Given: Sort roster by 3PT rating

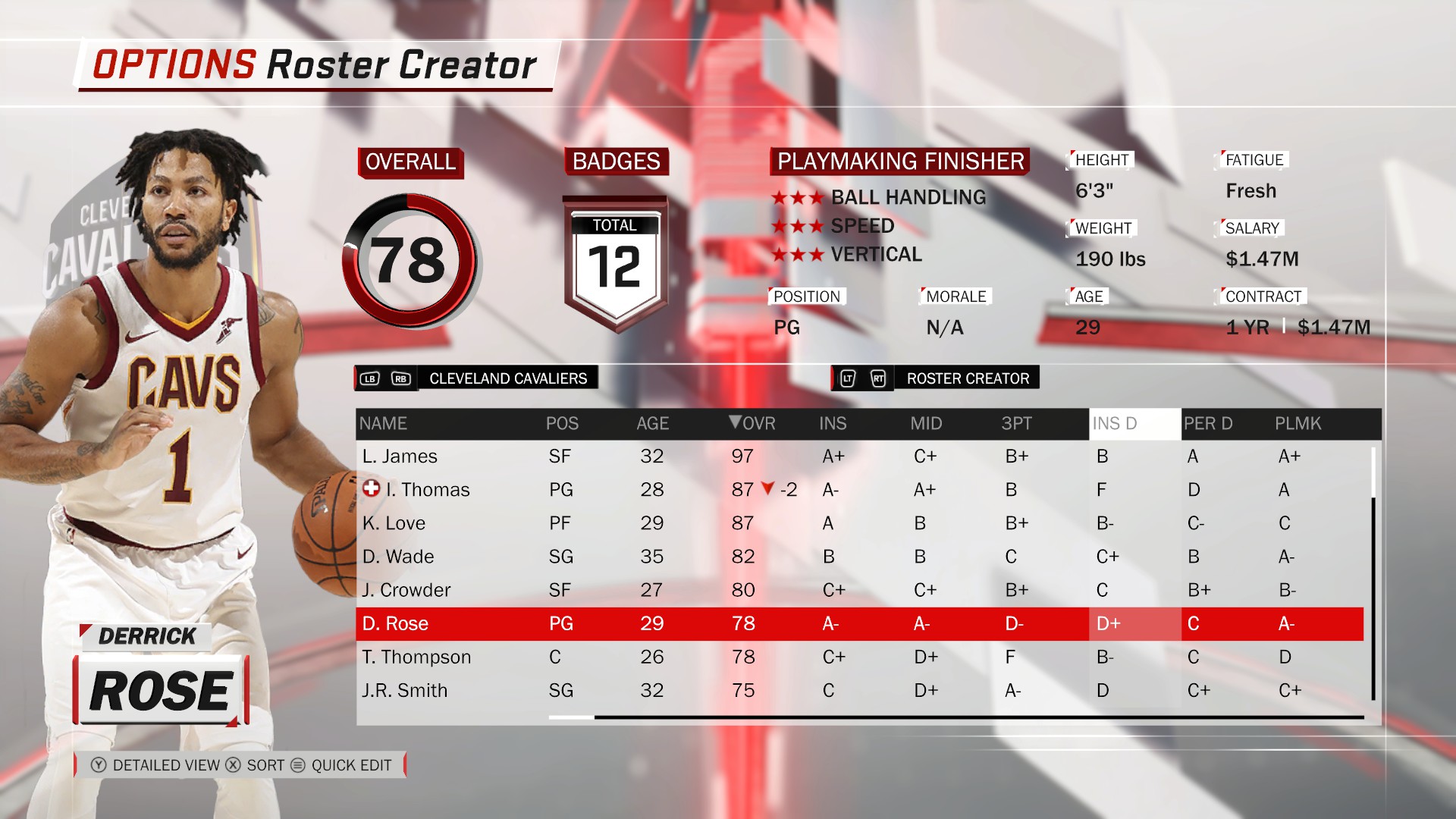Looking at the screenshot, I should (x=1016, y=423).
